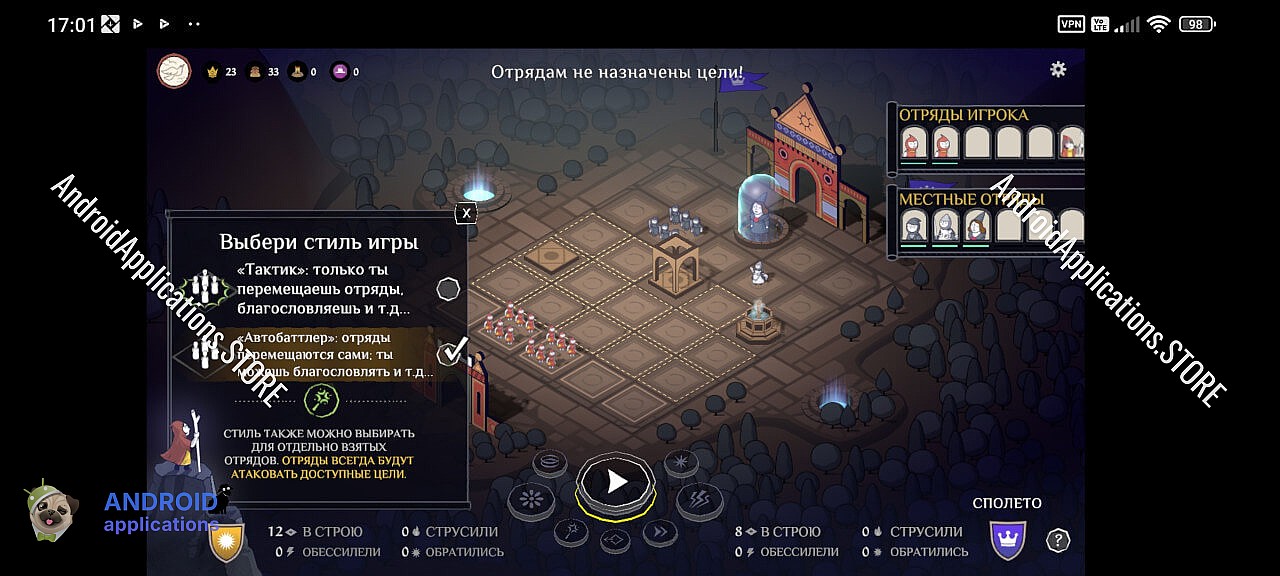Close the 'Выбери стиль игры' panel
The image size is (1280, 576).
[x=466, y=212]
